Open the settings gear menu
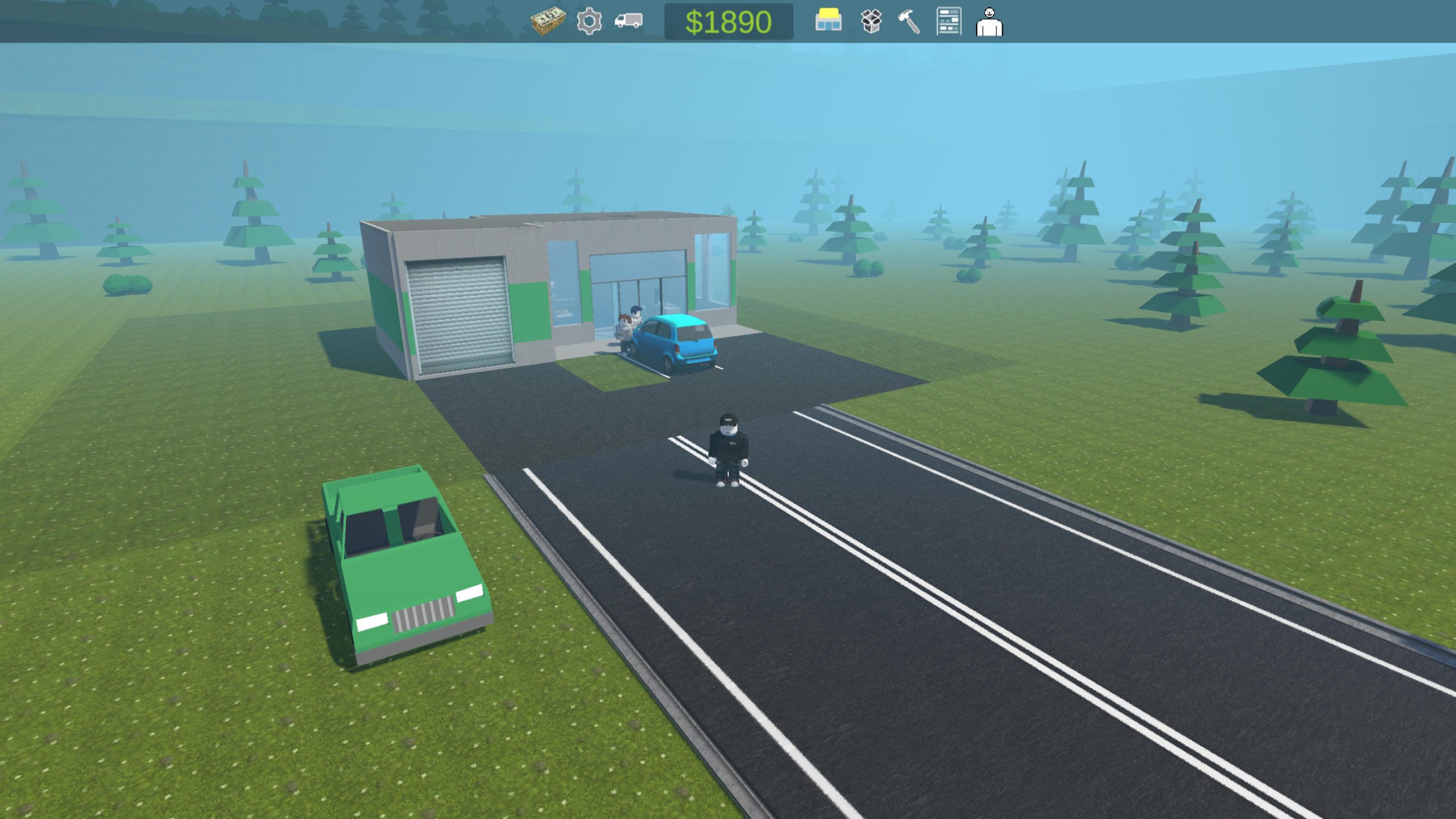 590,23
